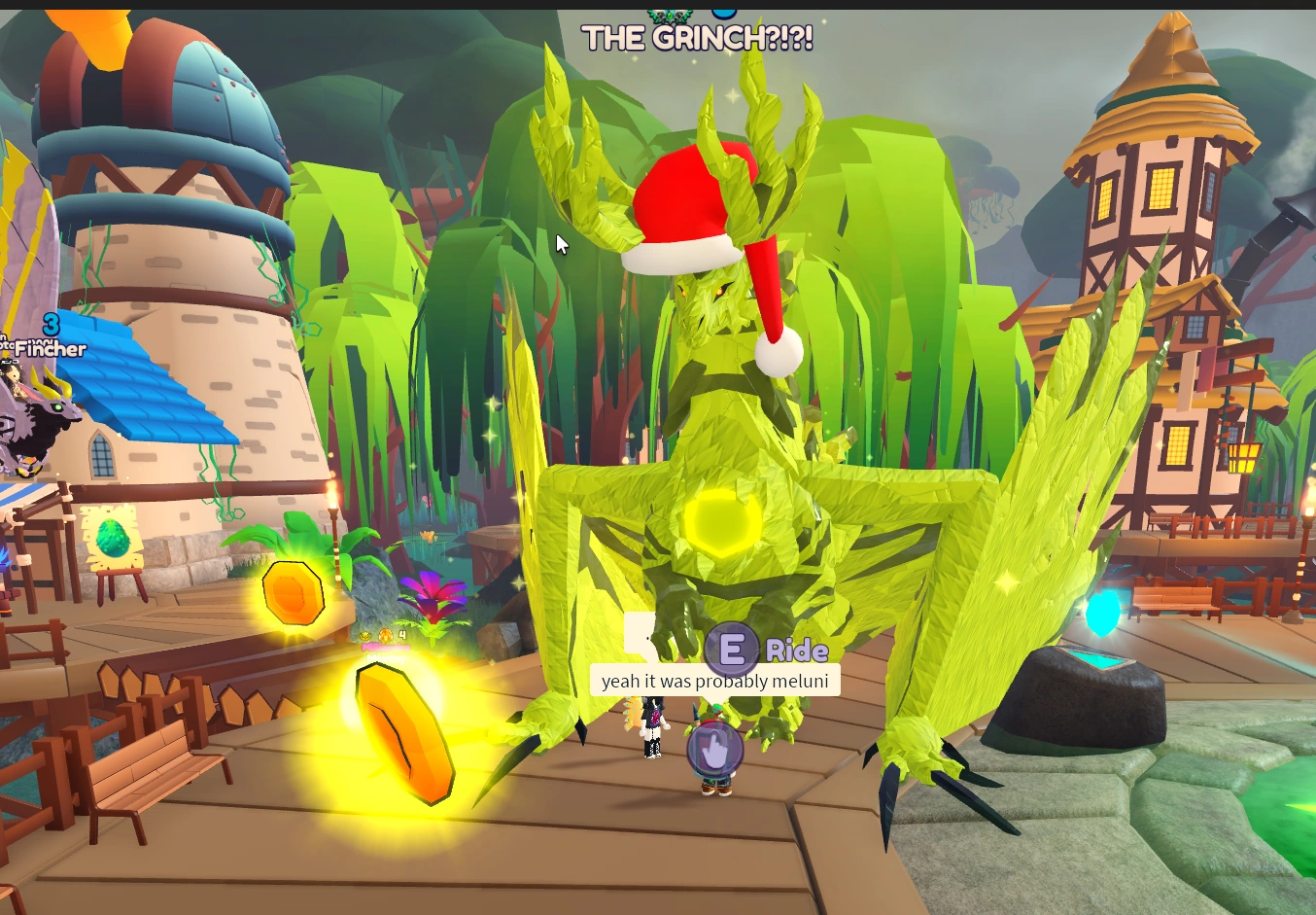
Task: Click the crown badge beside the pet nametag
Action: 365,635
